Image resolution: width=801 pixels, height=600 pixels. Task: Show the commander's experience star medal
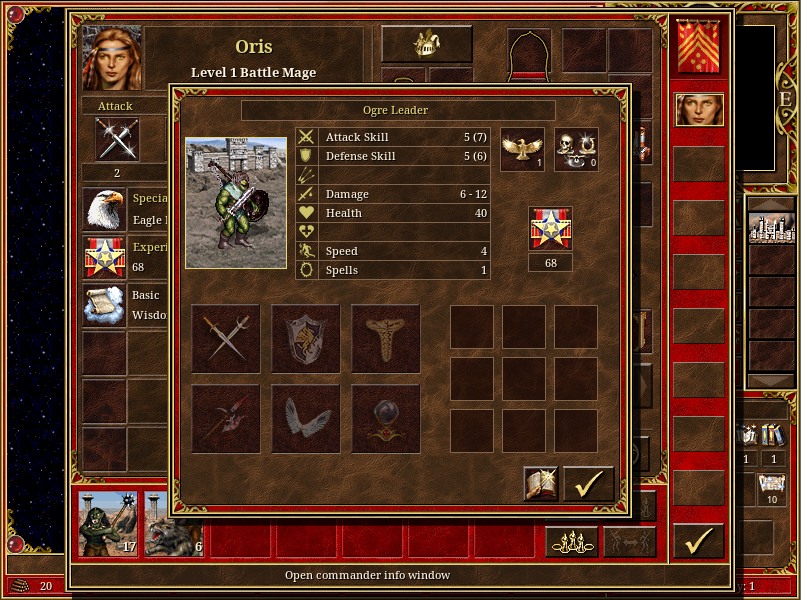click(550, 229)
